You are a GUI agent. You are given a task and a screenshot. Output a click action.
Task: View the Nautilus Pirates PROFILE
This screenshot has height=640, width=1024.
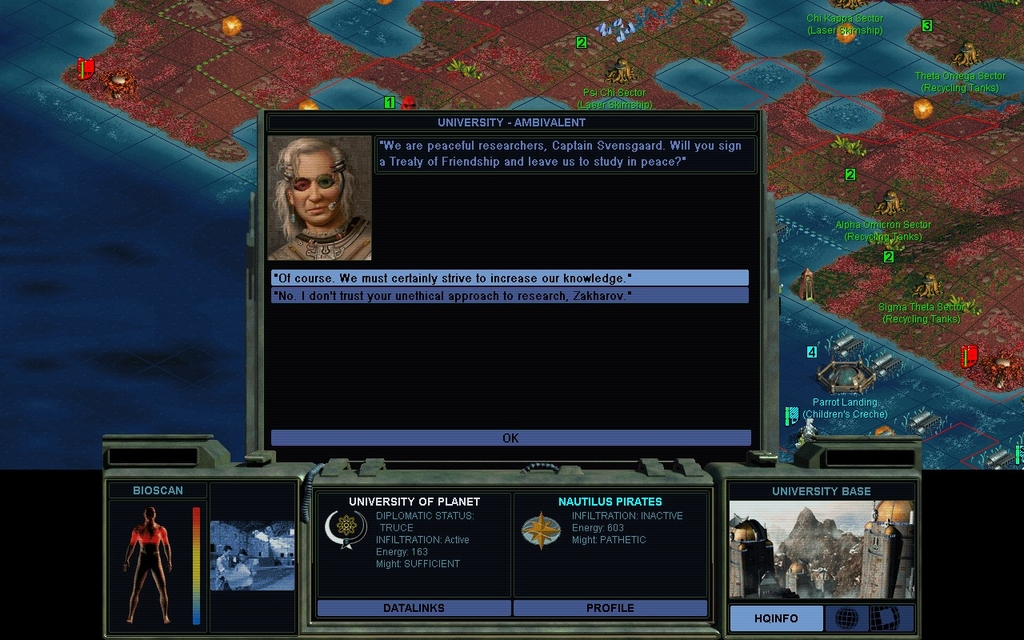point(610,608)
